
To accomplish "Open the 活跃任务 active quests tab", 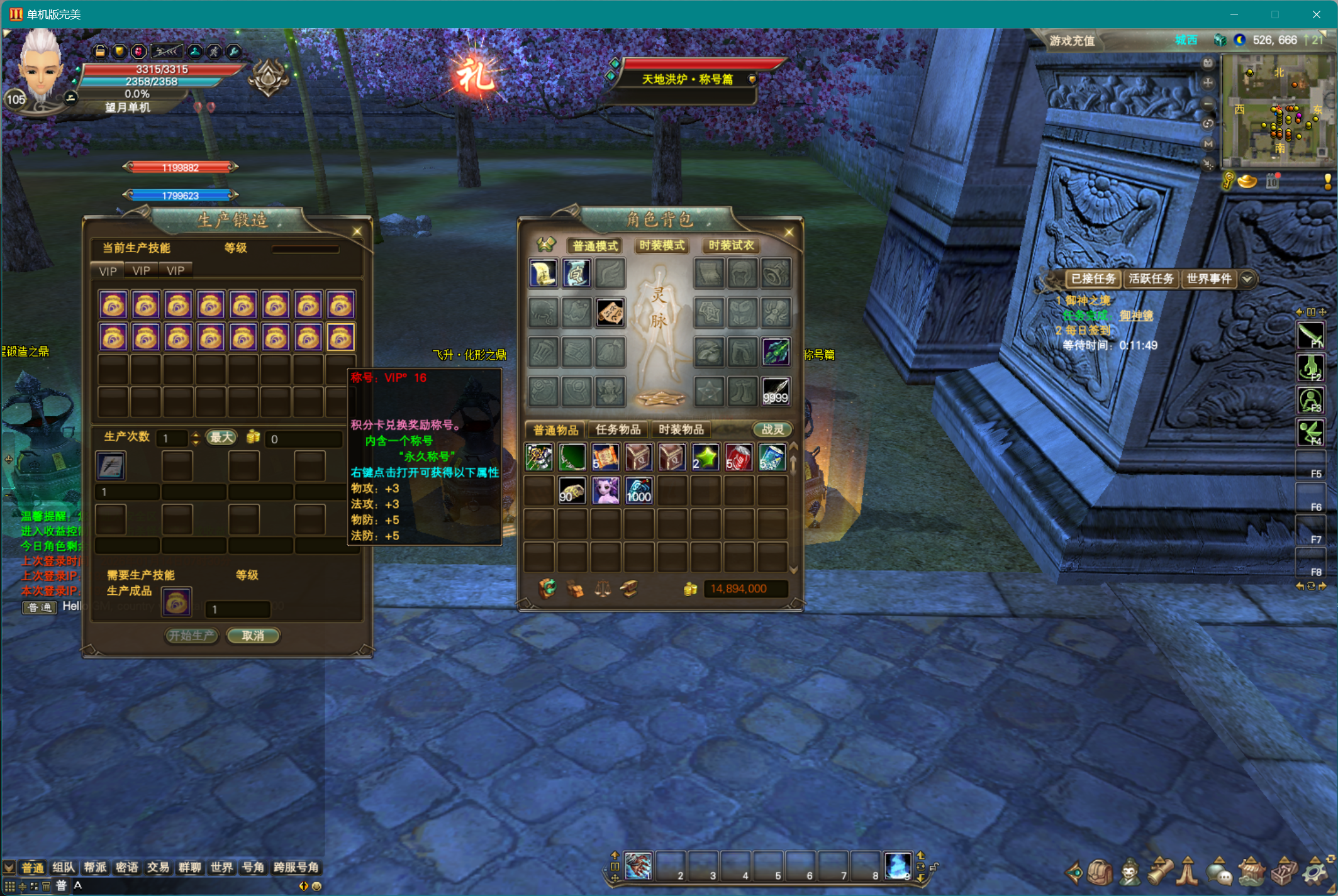I will [1151, 279].
